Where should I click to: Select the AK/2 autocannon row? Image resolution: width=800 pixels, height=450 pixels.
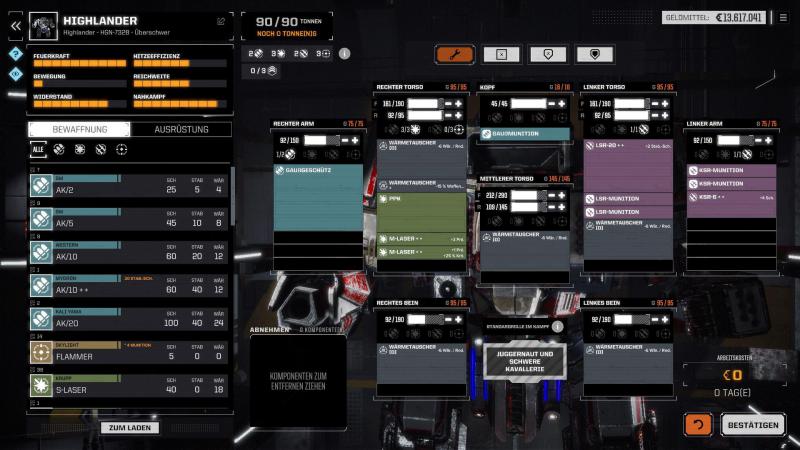click(129, 189)
